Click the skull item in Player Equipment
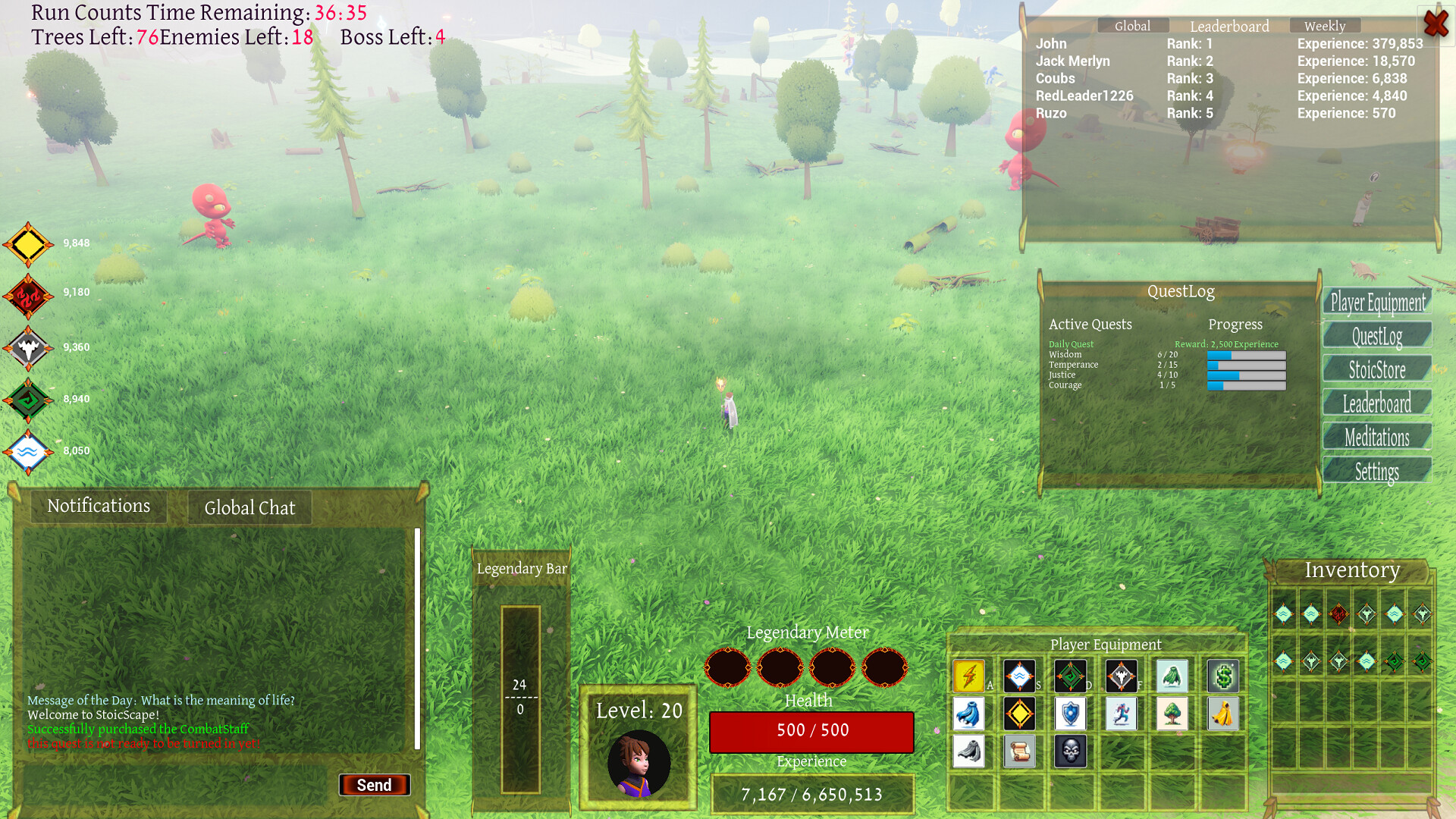Screen dimensions: 1456x819 click(1070, 752)
